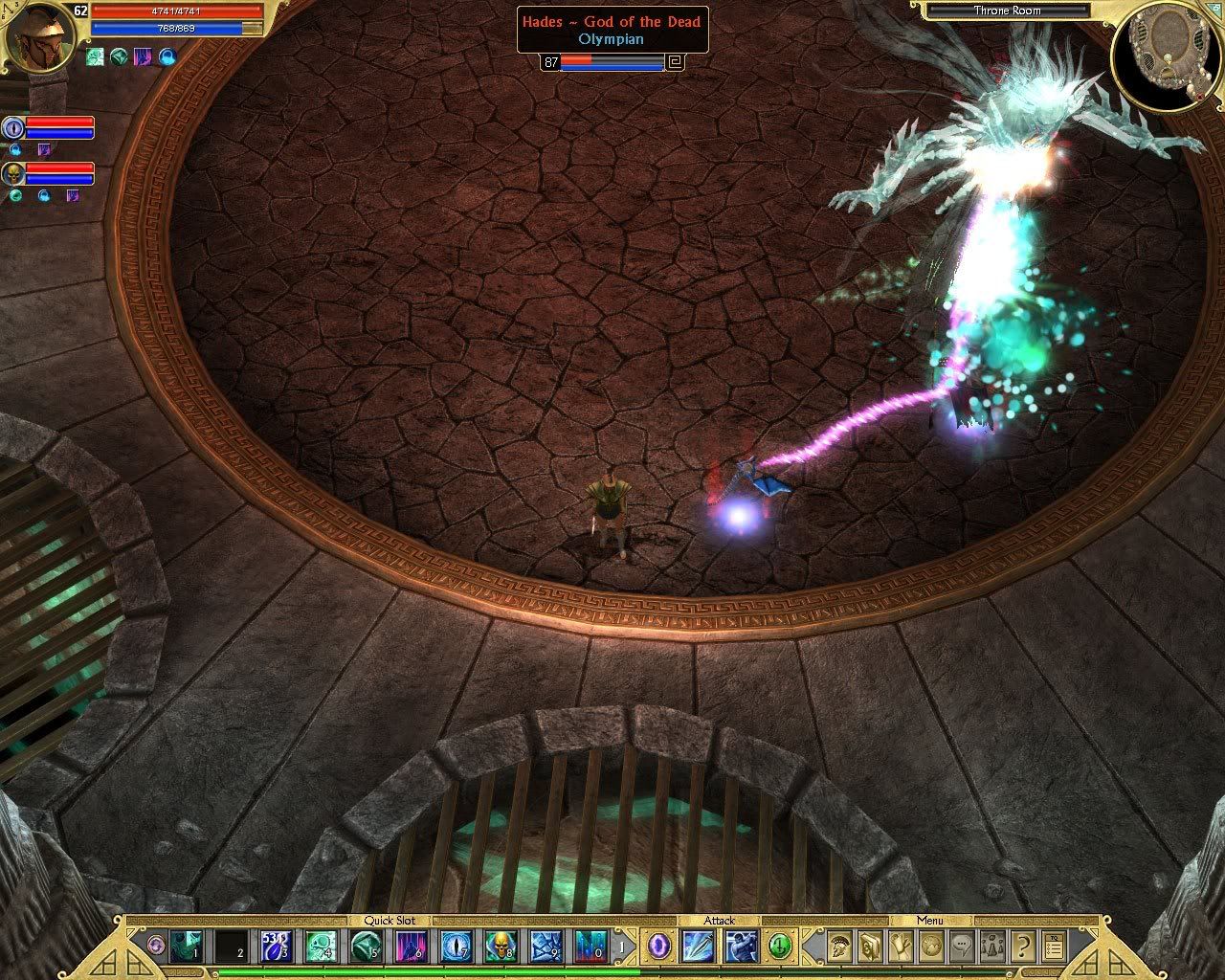Open the skills book menu icon
The height and width of the screenshot is (980, 1225).
pyautogui.click(x=870, y=947)
